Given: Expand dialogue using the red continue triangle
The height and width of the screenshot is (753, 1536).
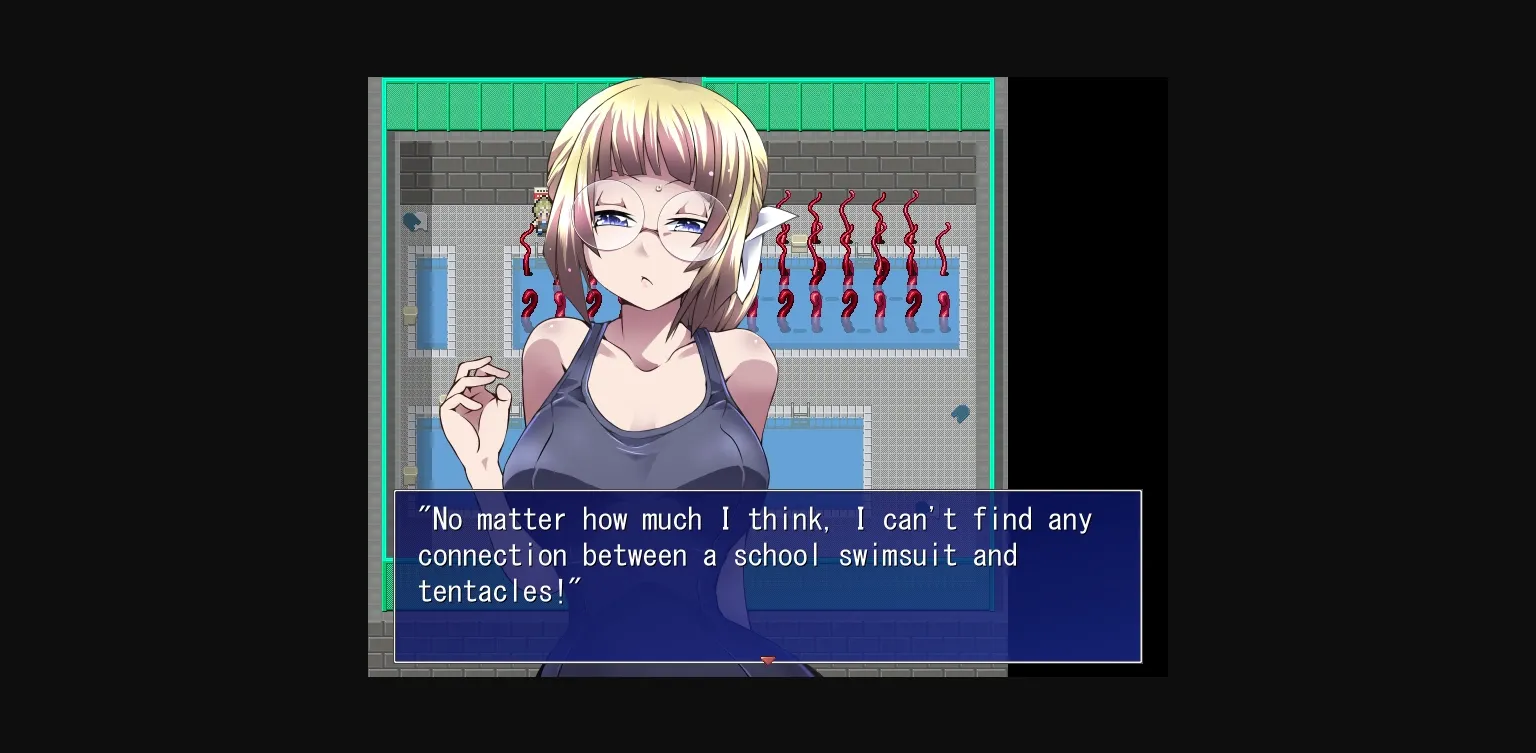Looking at the screenshot, I should 768,660.
